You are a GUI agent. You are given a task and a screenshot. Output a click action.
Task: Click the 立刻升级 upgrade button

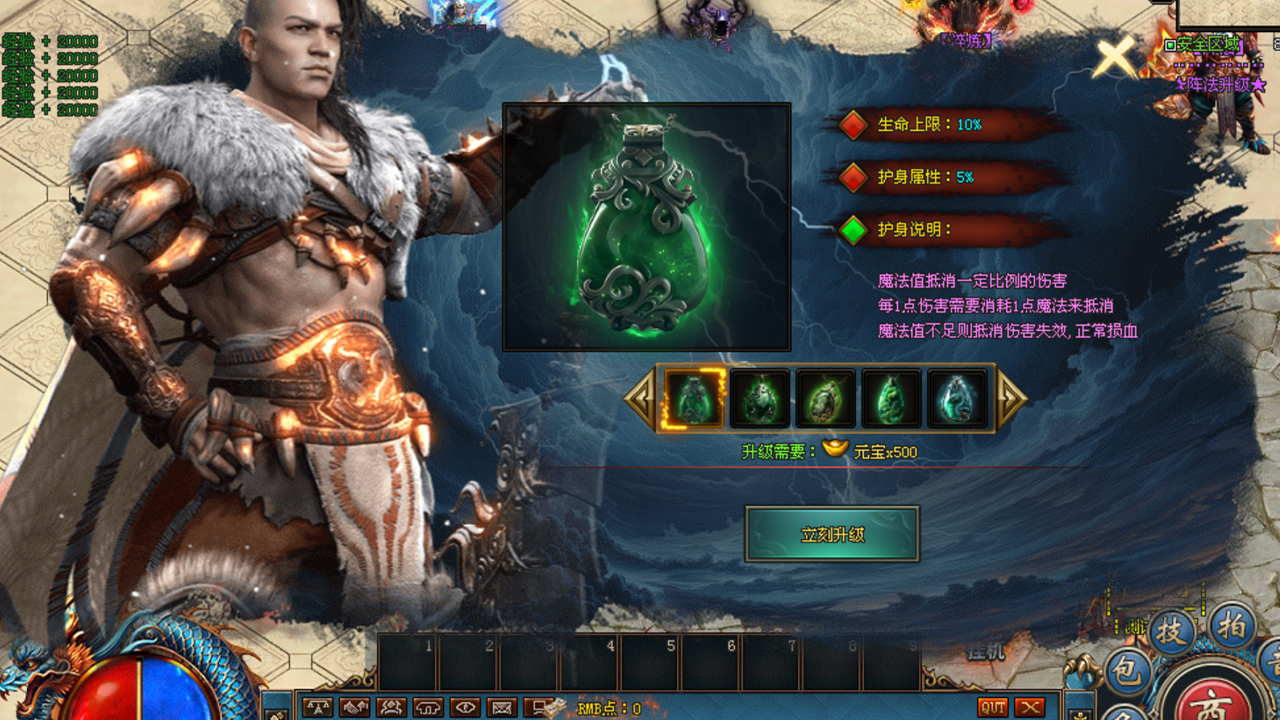coord(832,534)
